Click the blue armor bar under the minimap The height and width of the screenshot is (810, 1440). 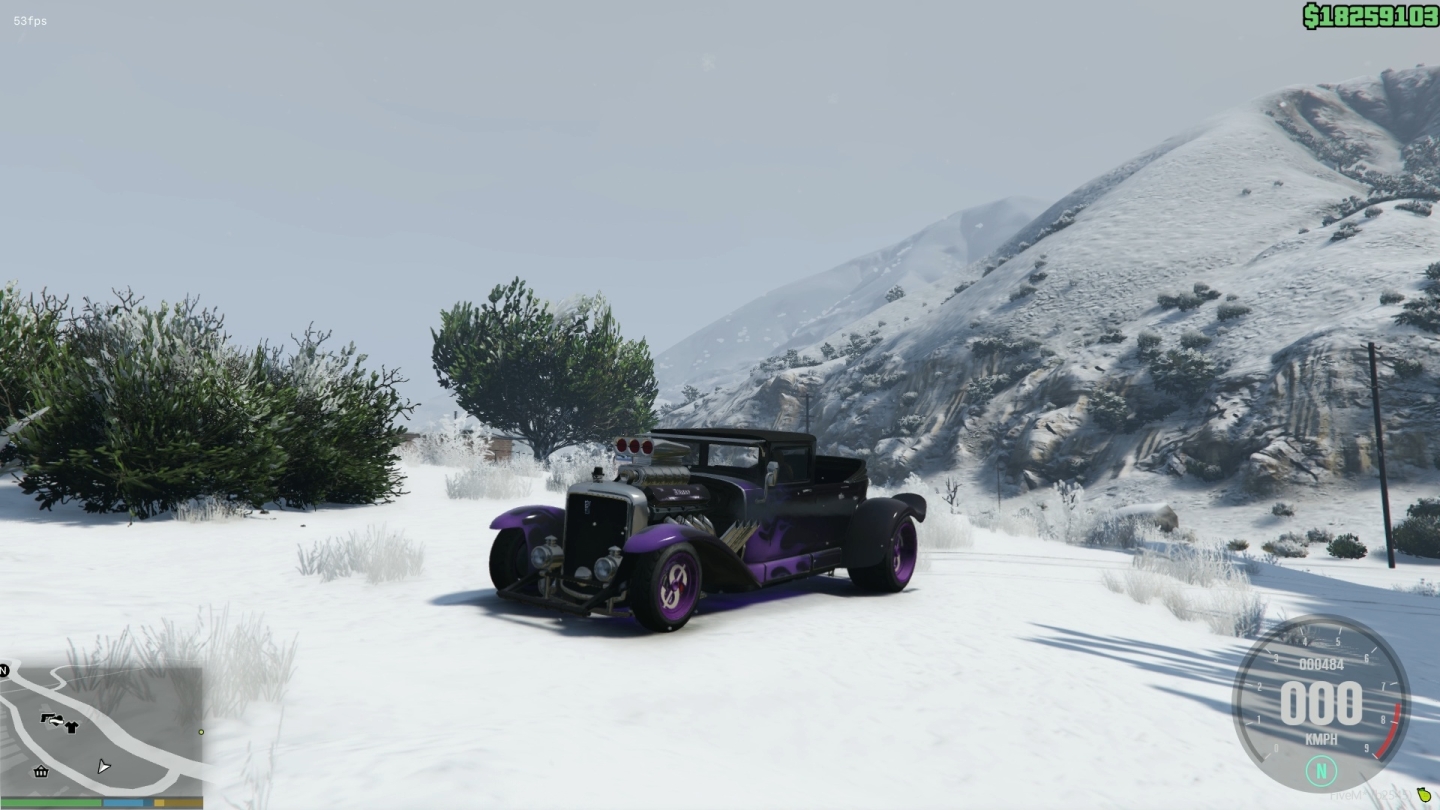(x=122, y=802)
